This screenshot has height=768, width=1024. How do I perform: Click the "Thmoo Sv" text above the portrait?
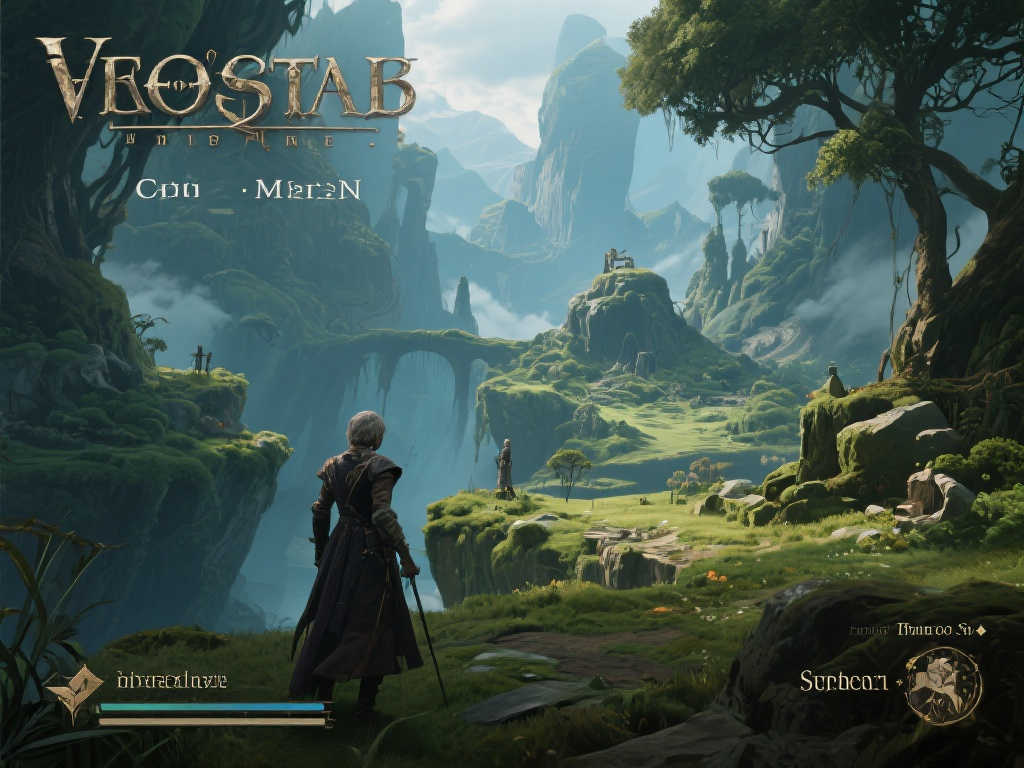(936, 630)
